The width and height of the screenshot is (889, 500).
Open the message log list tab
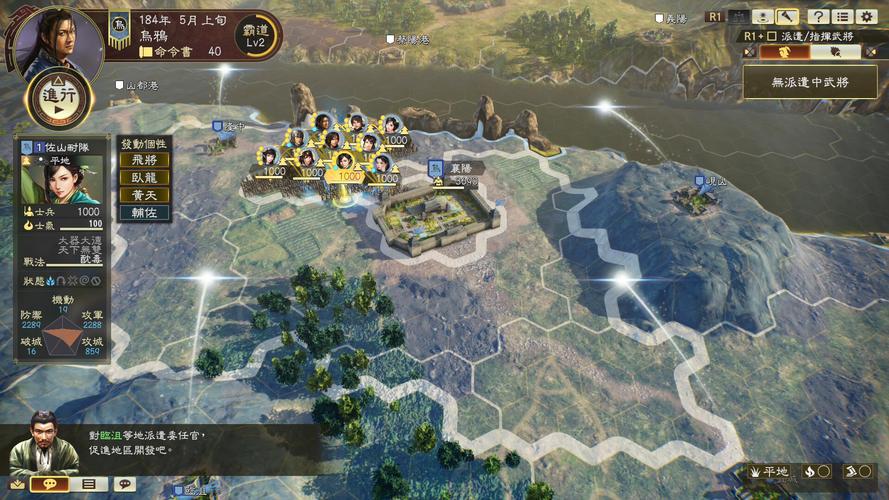[x=88, y=484]
